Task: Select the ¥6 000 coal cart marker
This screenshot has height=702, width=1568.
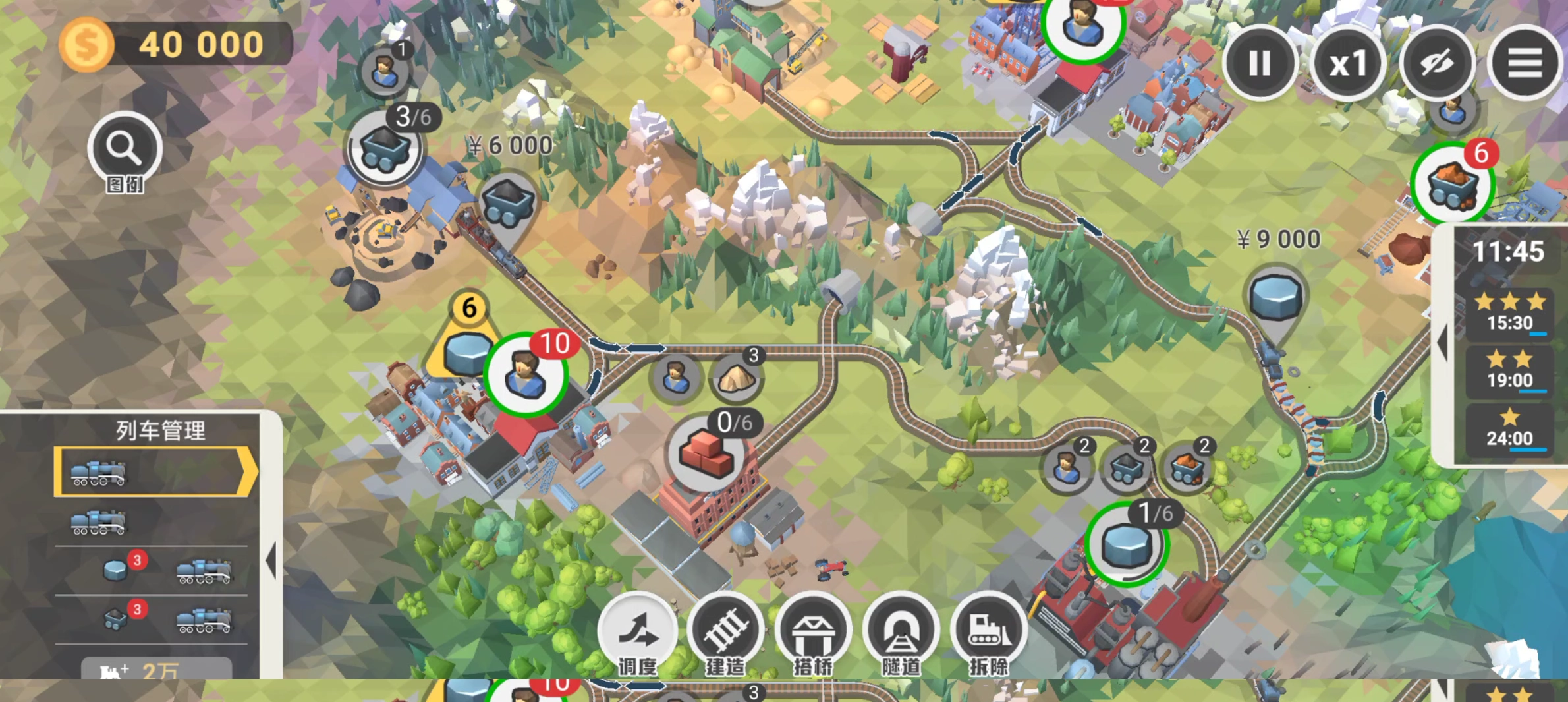Action: click(x=507, y=201)
